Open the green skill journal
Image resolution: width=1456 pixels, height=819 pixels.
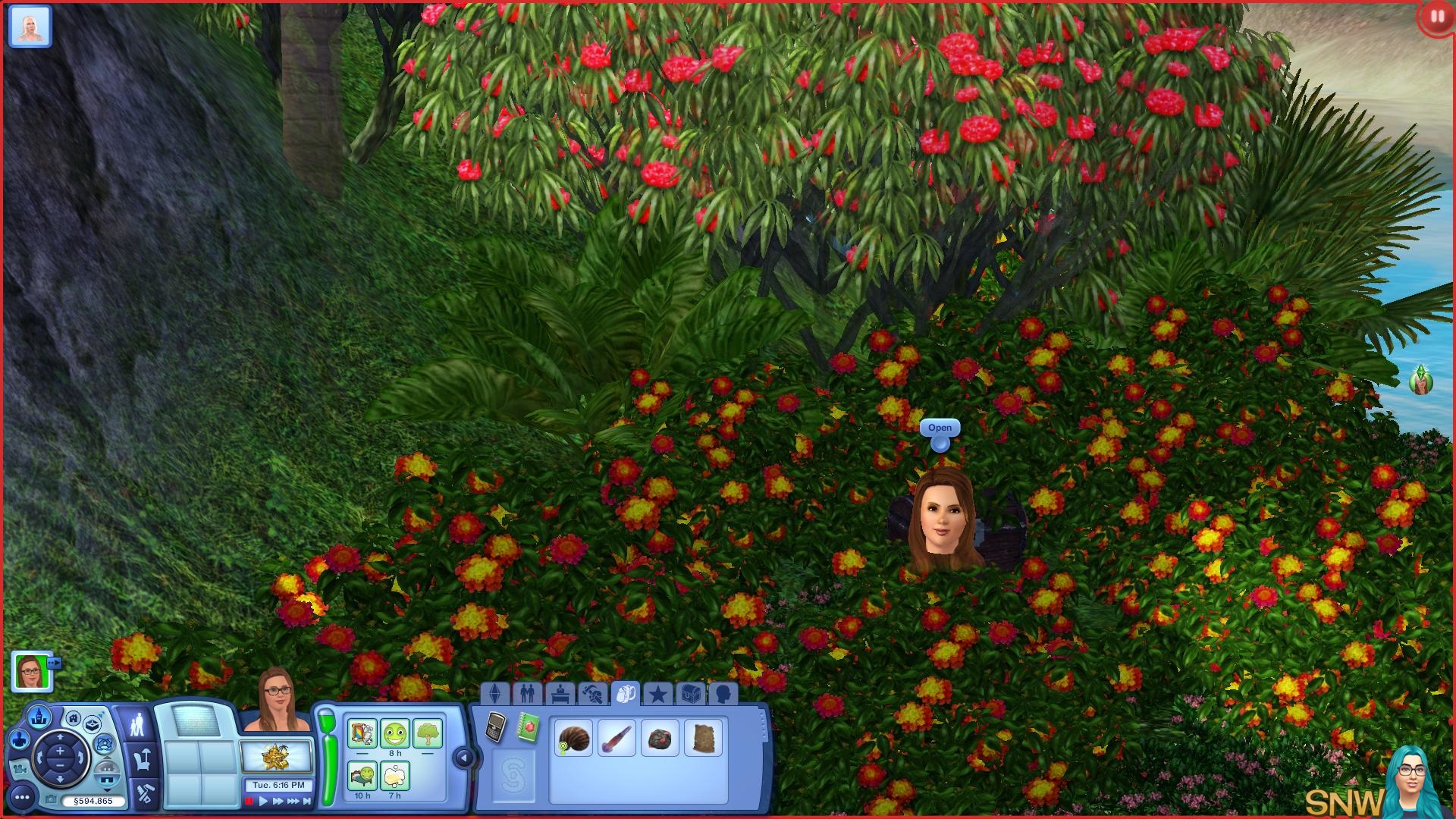click(528, 727)
